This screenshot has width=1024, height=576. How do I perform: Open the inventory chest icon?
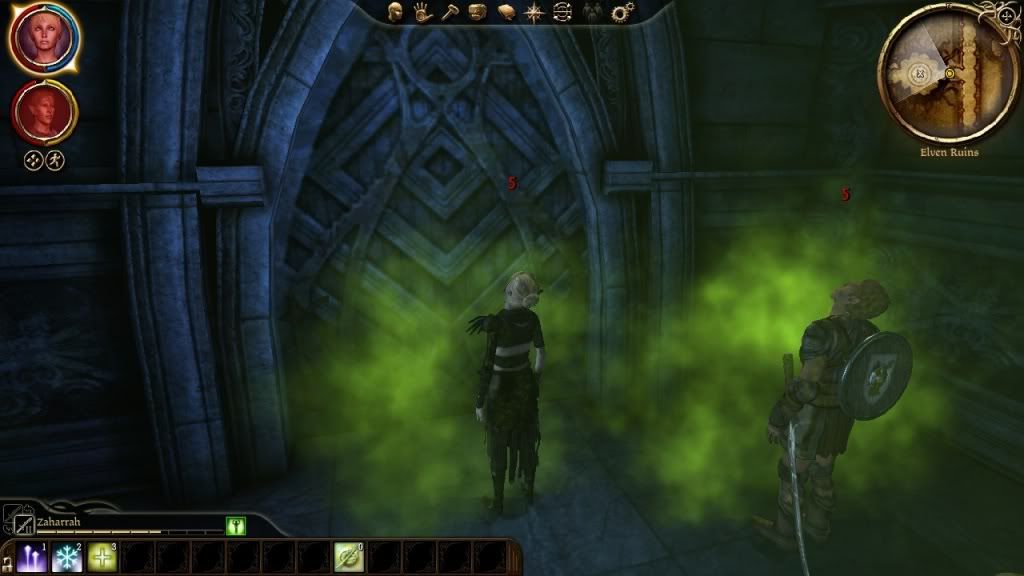479,13
